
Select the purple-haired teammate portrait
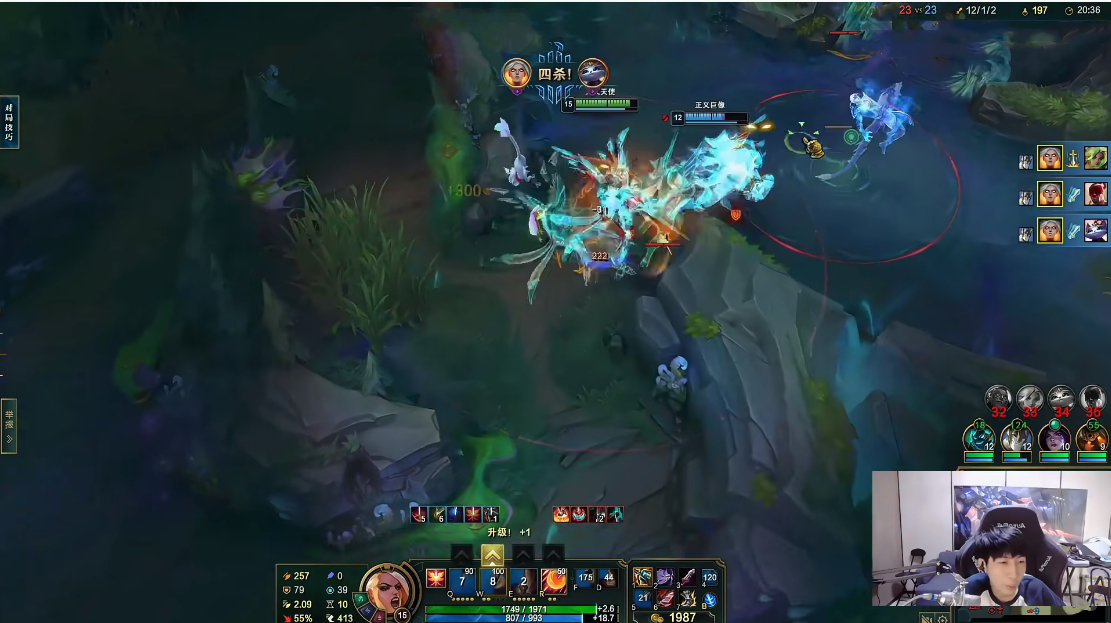point(1054,438)
